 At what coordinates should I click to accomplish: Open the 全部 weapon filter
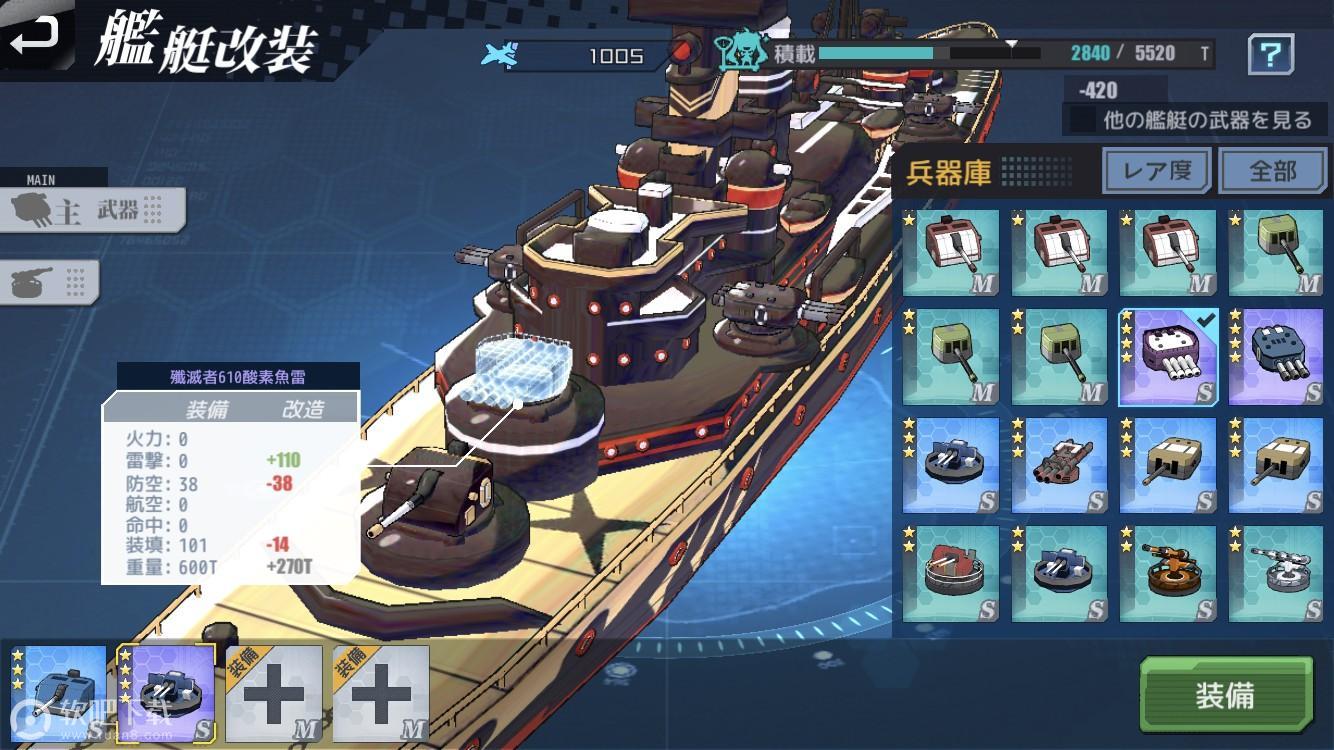coord(1272,171)
